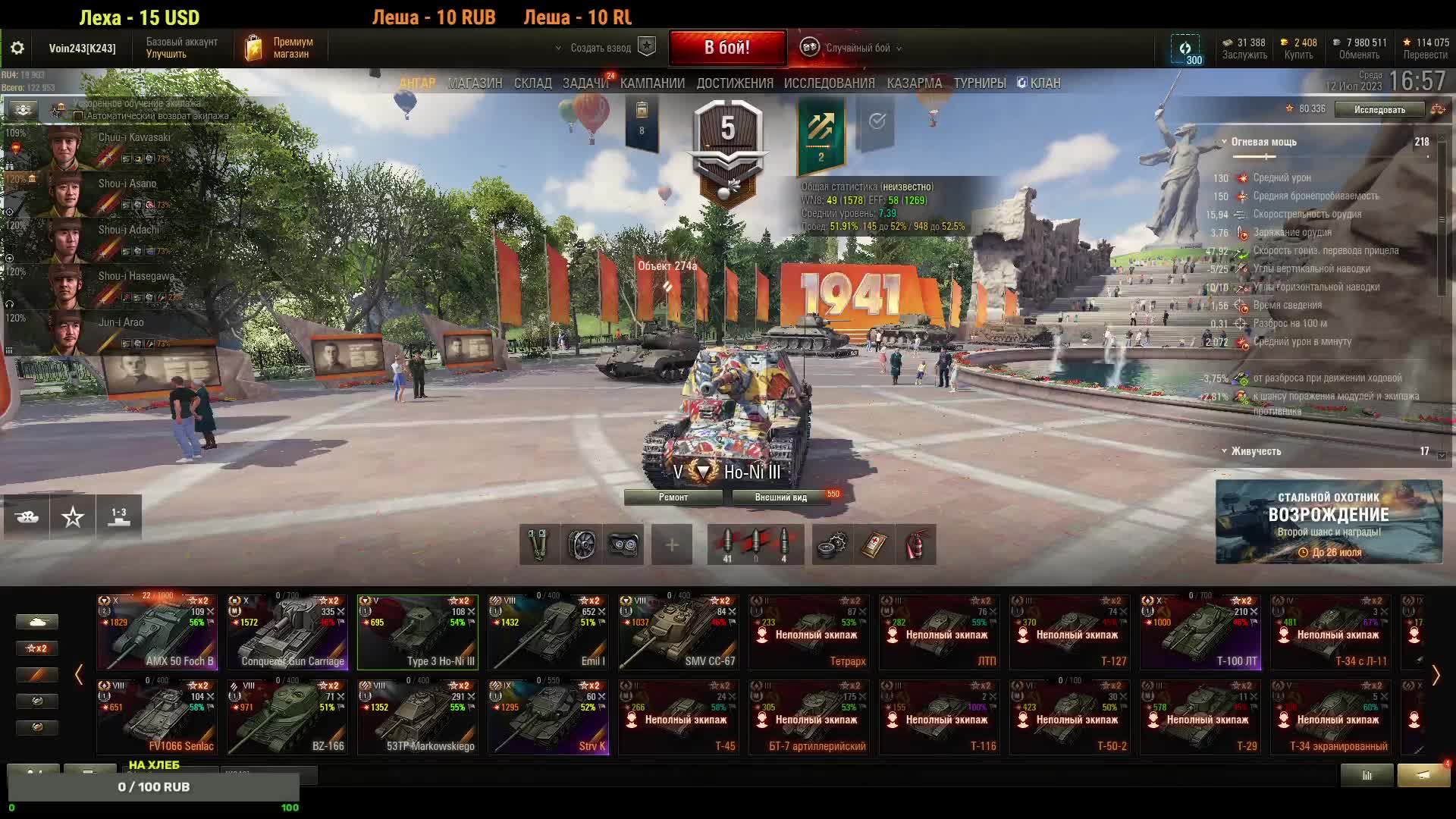The width and height of the screenshot is (1456, 819).
Task: Open the Премиум магазин
Action: click(x=280, y=48)
